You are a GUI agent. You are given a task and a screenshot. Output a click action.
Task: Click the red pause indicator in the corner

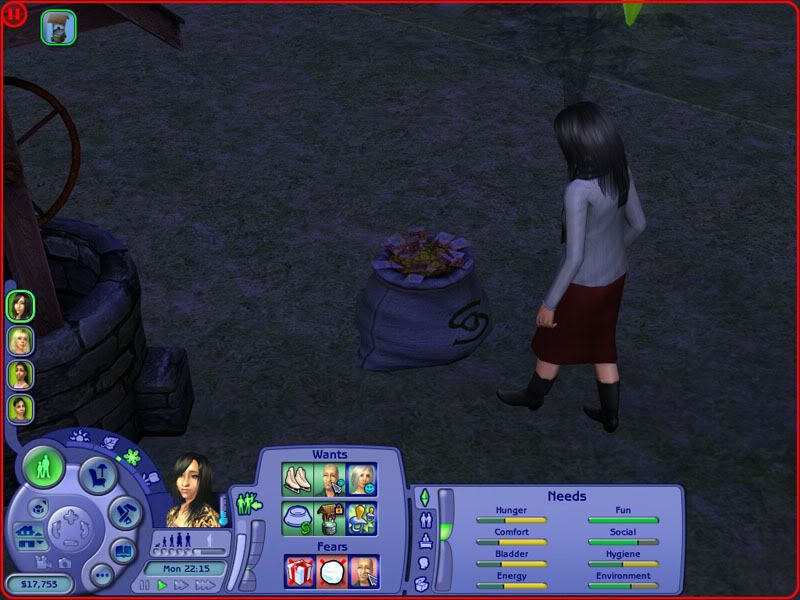[x=15, y=13]
